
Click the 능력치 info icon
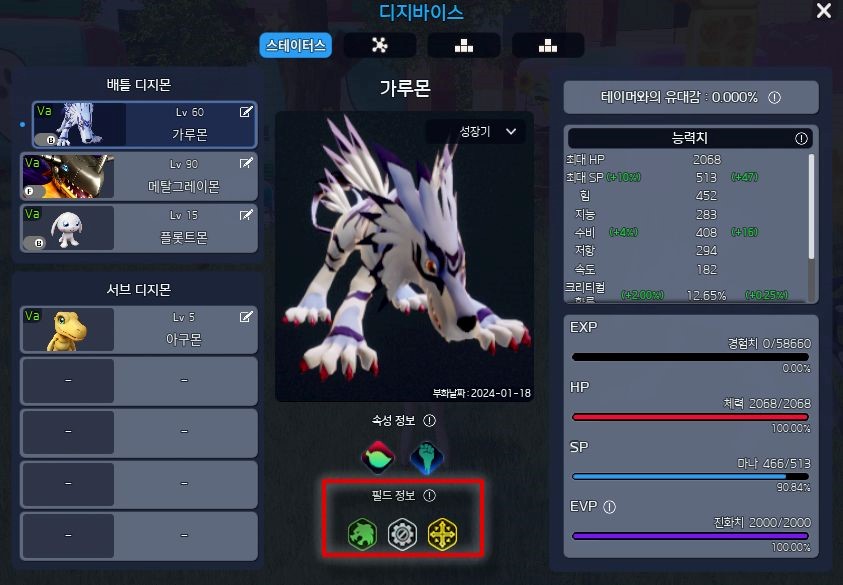coord(801,138)
